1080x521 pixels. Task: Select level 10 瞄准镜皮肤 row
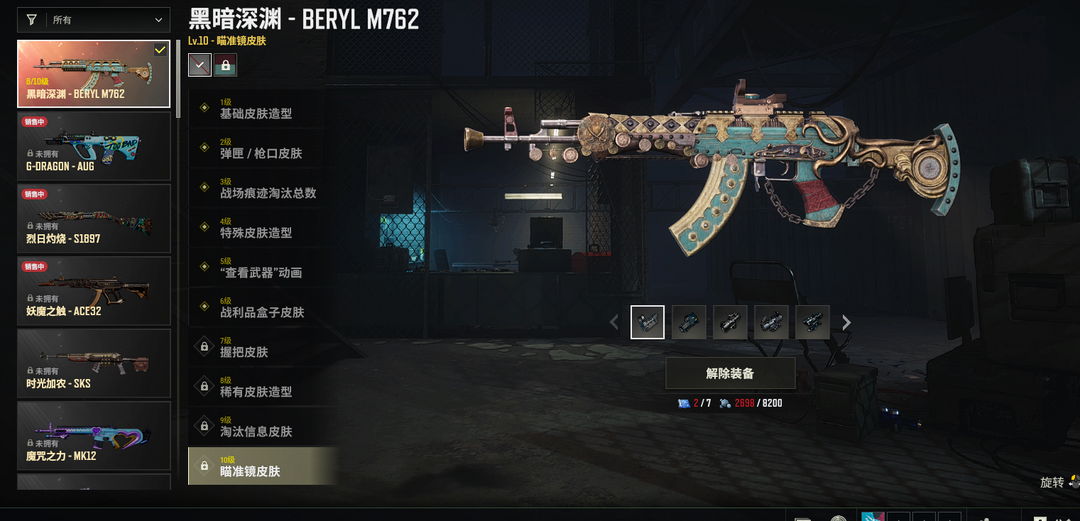click(x=262, y=466)
